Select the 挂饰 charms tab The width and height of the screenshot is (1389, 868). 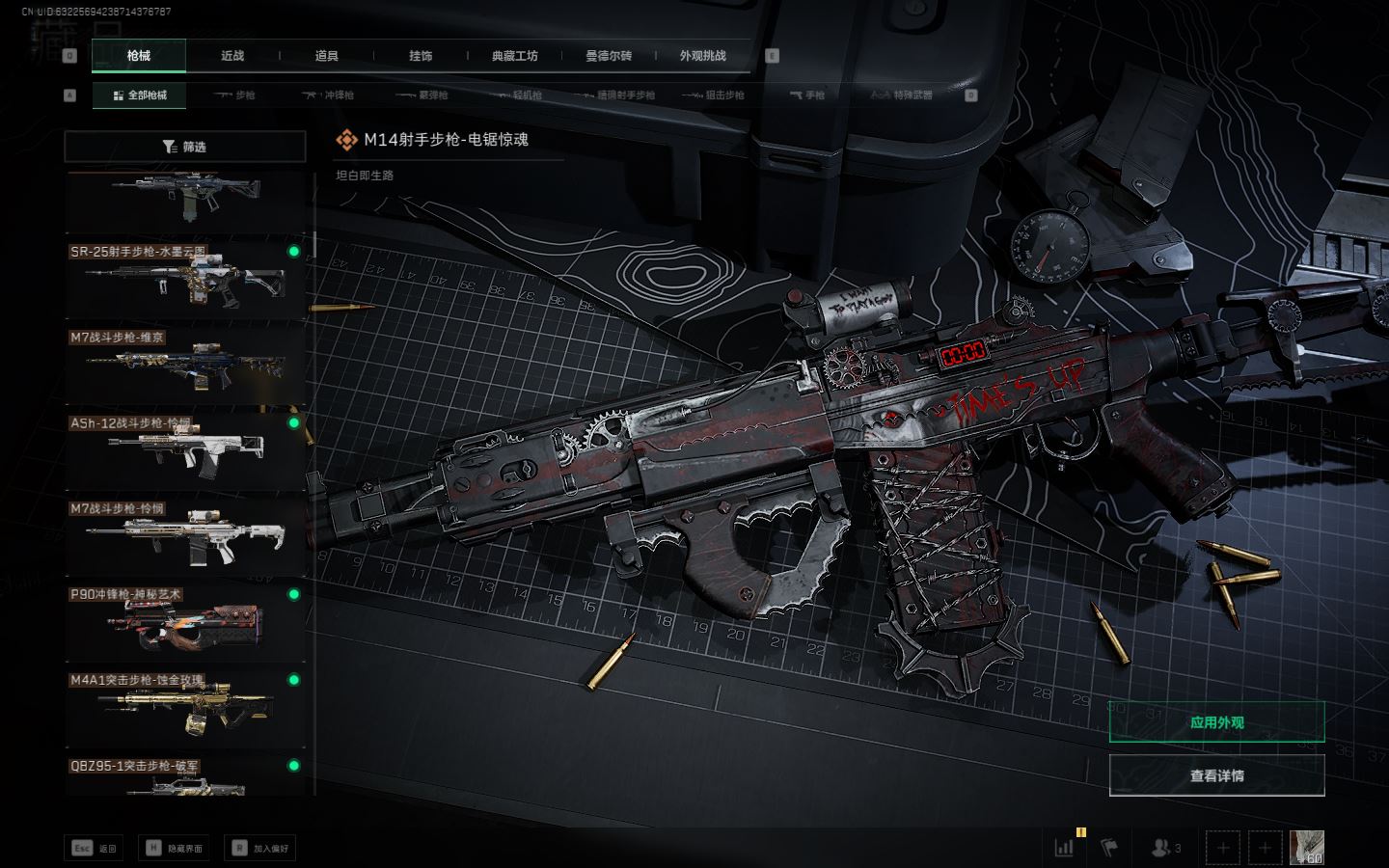pyautogui.click(x=421, y=56)
